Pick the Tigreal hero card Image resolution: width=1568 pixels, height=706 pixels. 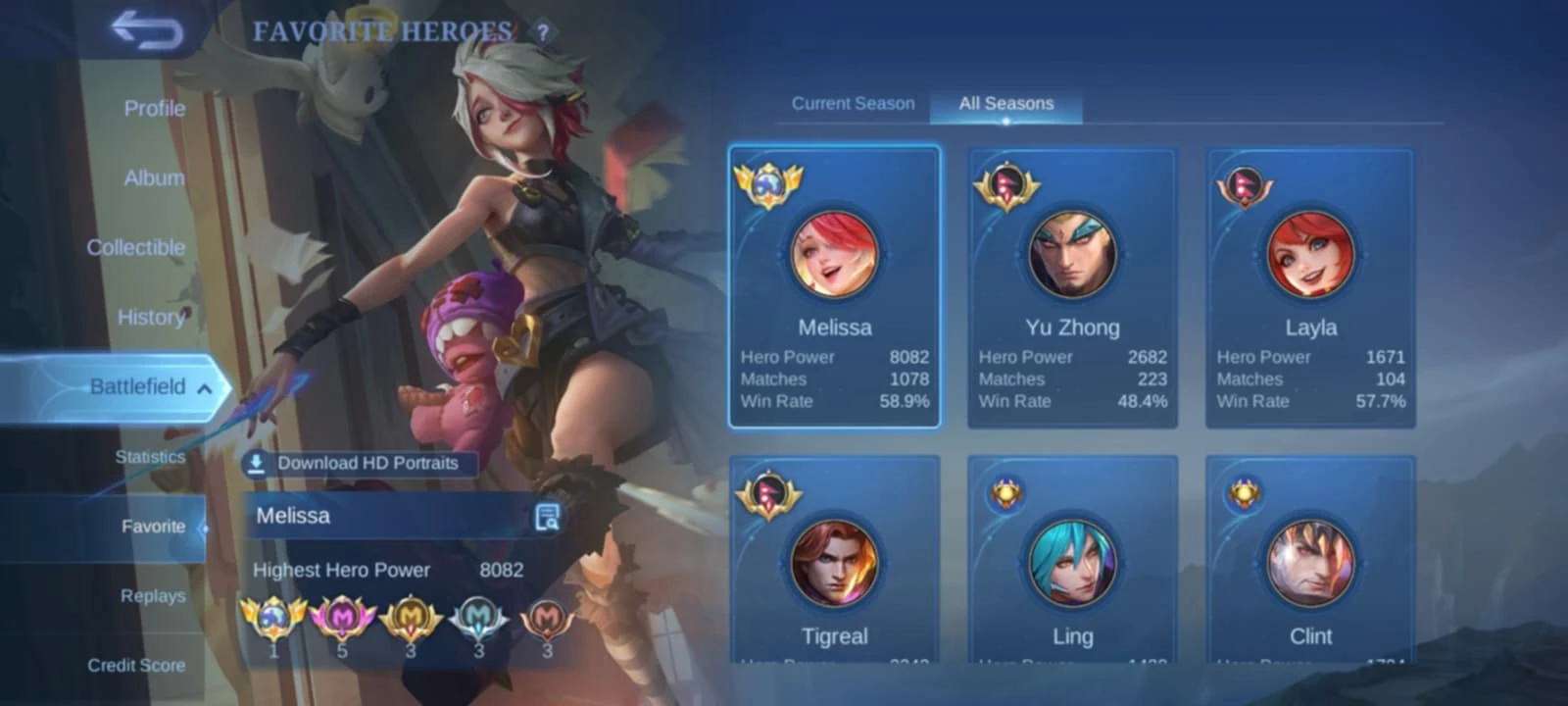coord(834,561)
